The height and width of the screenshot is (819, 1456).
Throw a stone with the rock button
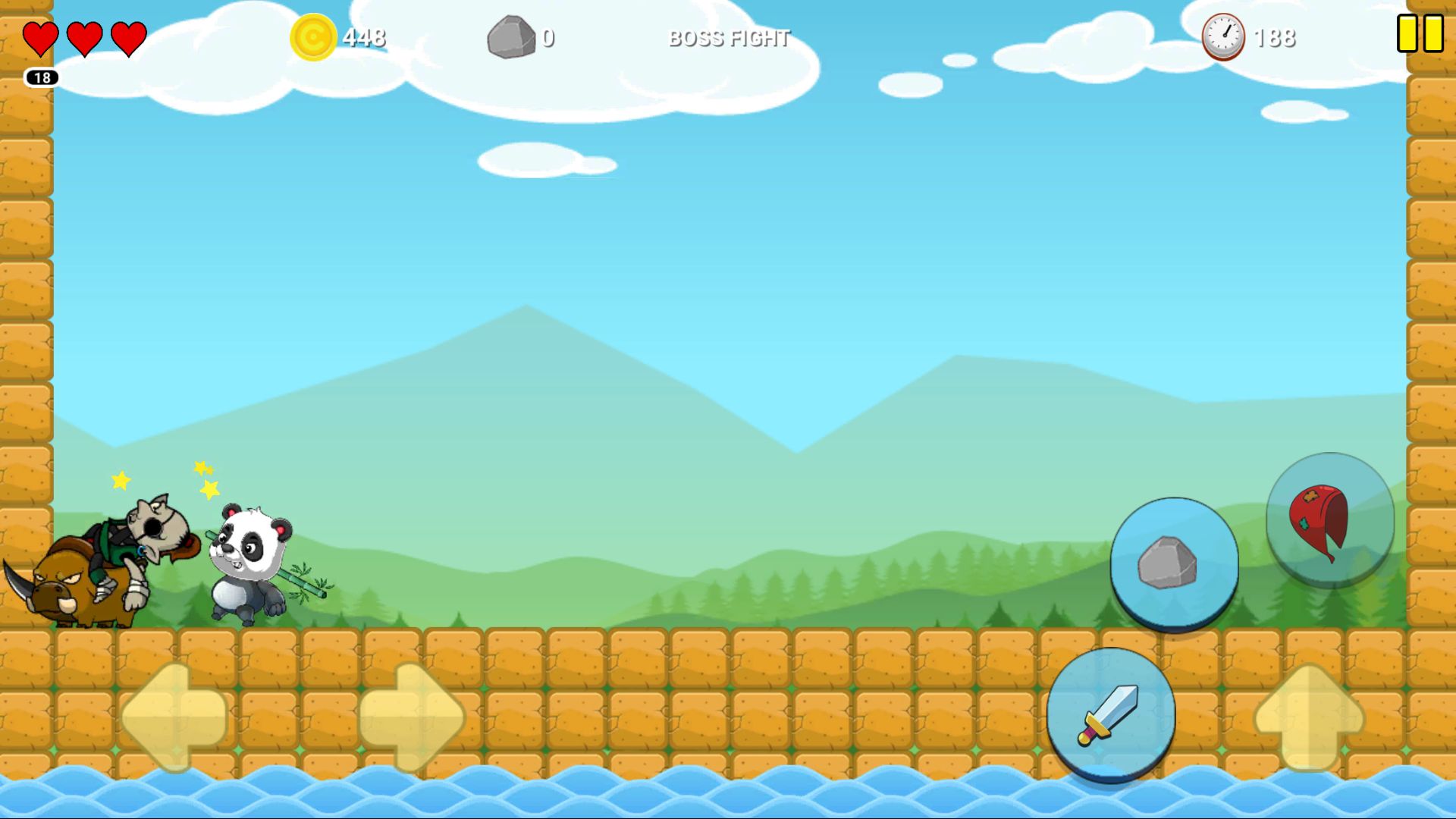(x=1174, y=563)
